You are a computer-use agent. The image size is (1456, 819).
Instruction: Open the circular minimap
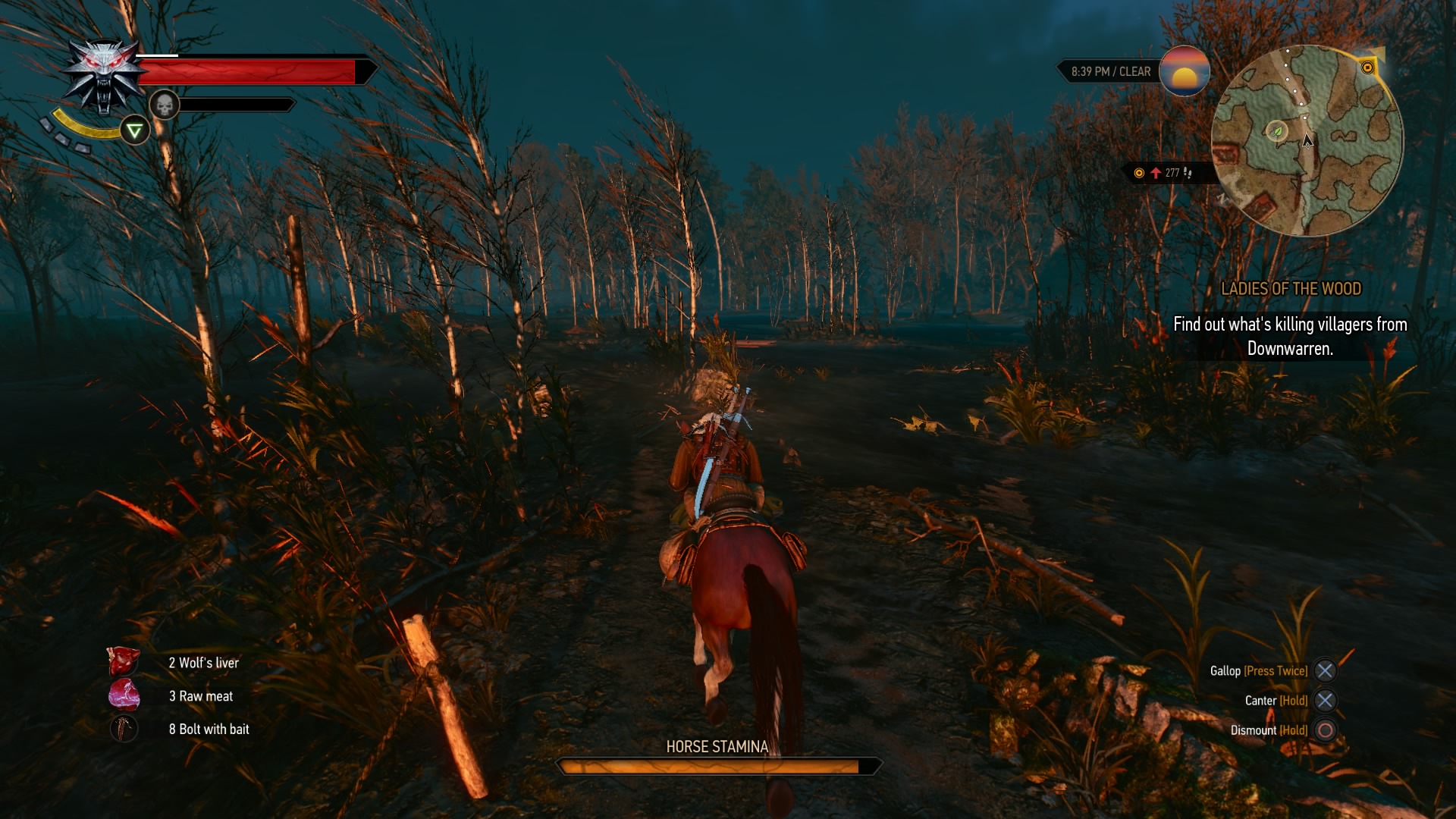(1307, 141)
